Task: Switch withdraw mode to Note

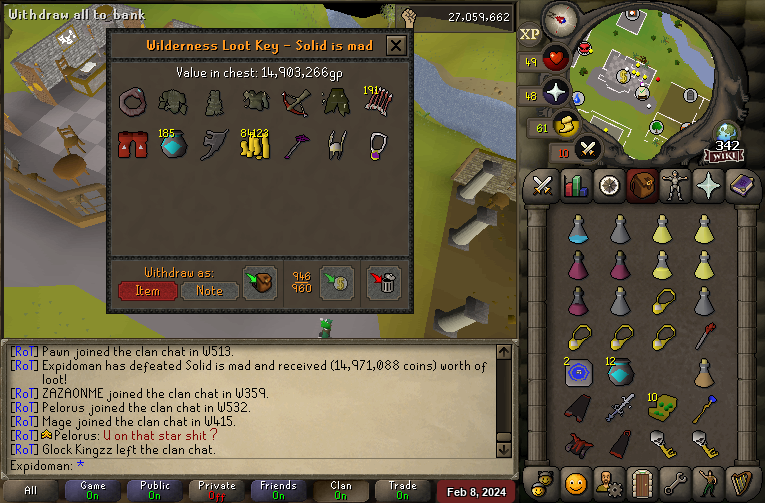Action: (x=210, y=290)
